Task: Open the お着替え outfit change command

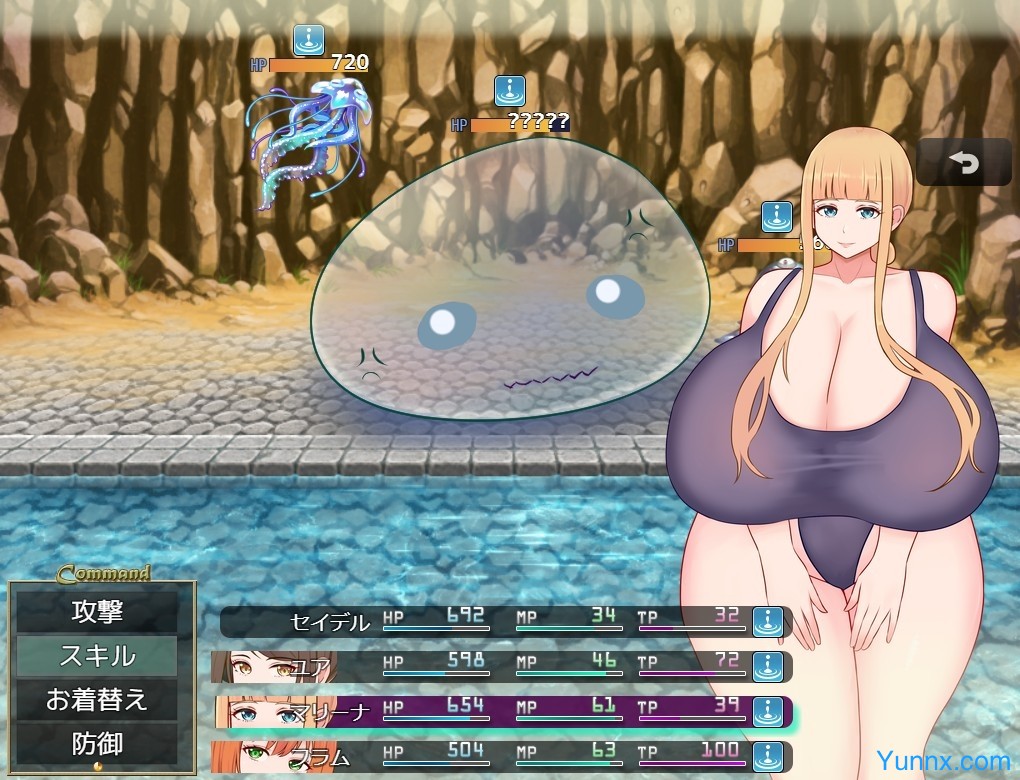Action: click(97, 699)
